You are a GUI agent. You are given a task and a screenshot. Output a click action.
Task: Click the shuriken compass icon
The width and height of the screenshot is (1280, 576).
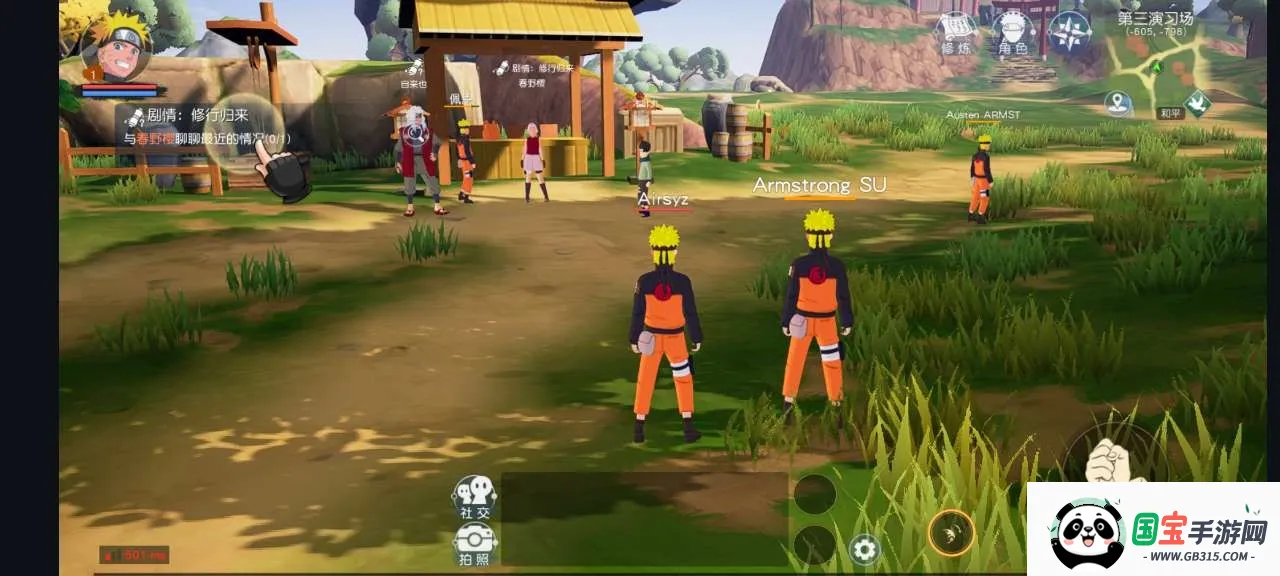tap(1069, 32)
